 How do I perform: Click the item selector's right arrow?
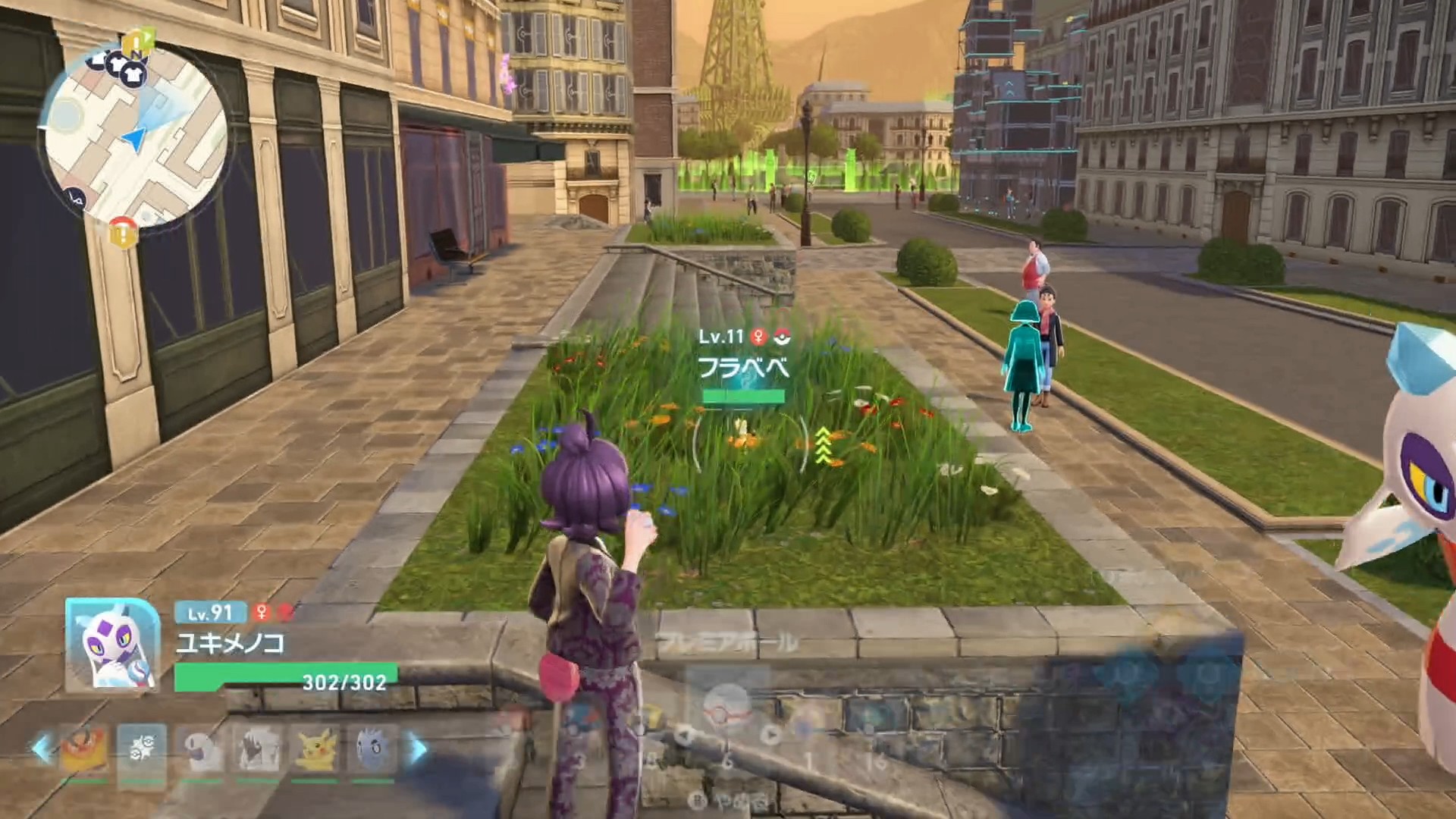[770, 734]
